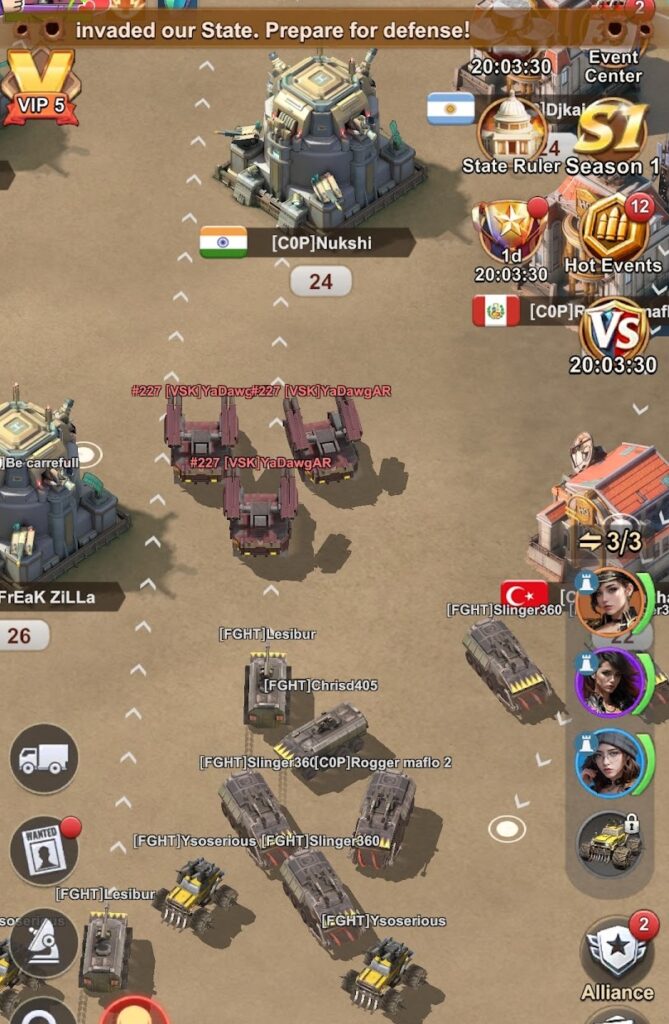Tap the invasion alert banner
669x1024 pixels.
point(272,30)
